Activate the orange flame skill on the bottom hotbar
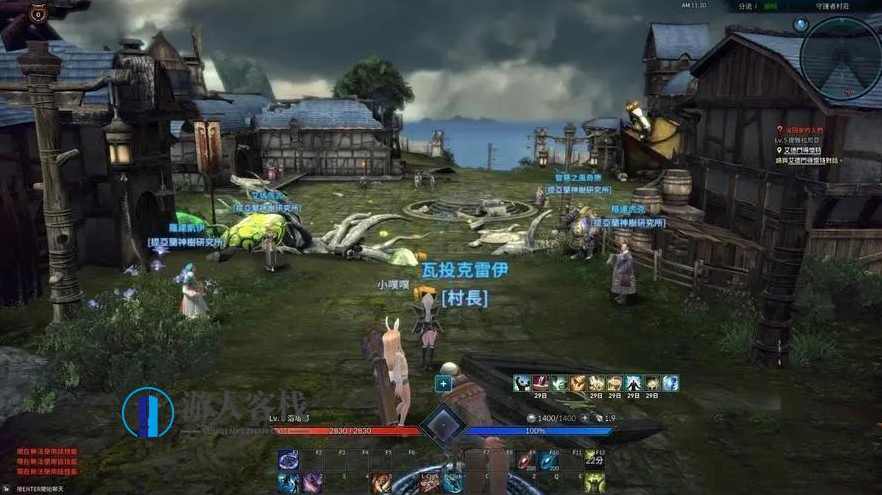The width and height of the screenshot is (882, 495). click(381, 483)
